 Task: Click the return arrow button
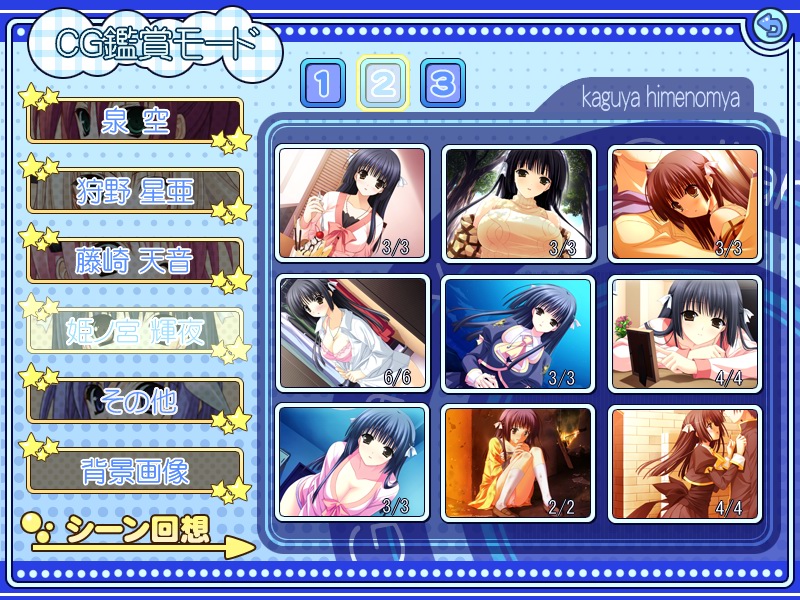pyautogui.click(x=769, y=26)
